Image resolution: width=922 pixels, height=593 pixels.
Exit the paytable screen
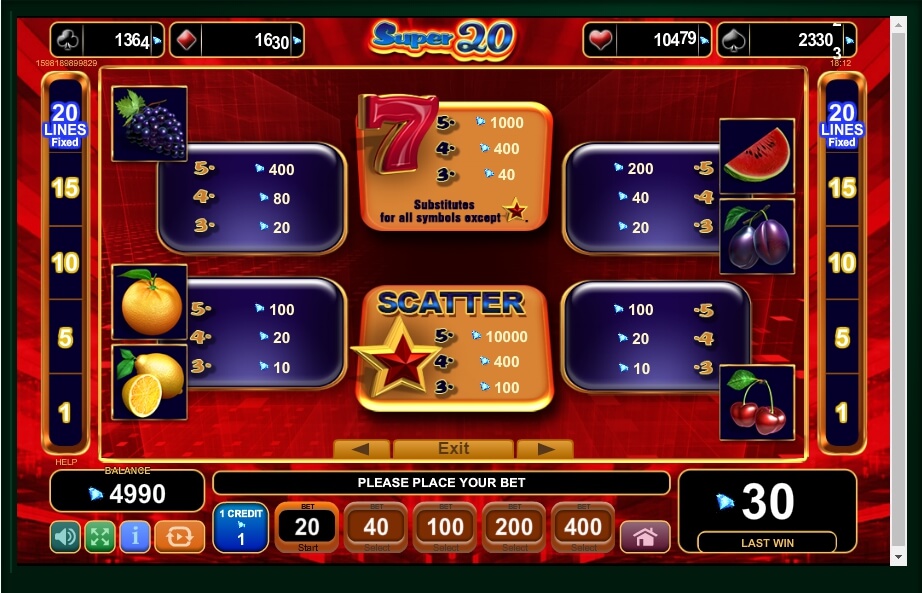453,449
